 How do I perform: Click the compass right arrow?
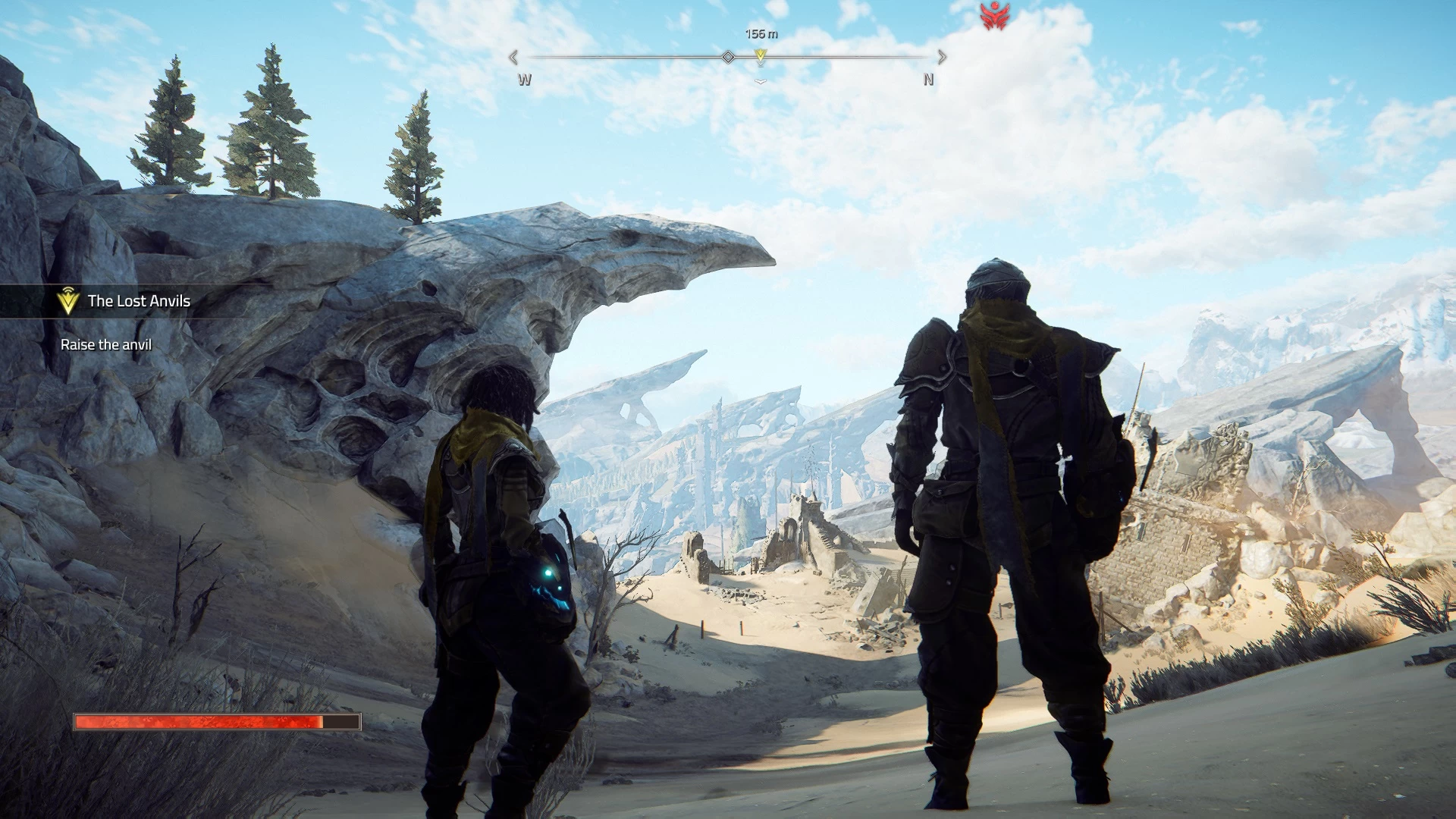942,57
